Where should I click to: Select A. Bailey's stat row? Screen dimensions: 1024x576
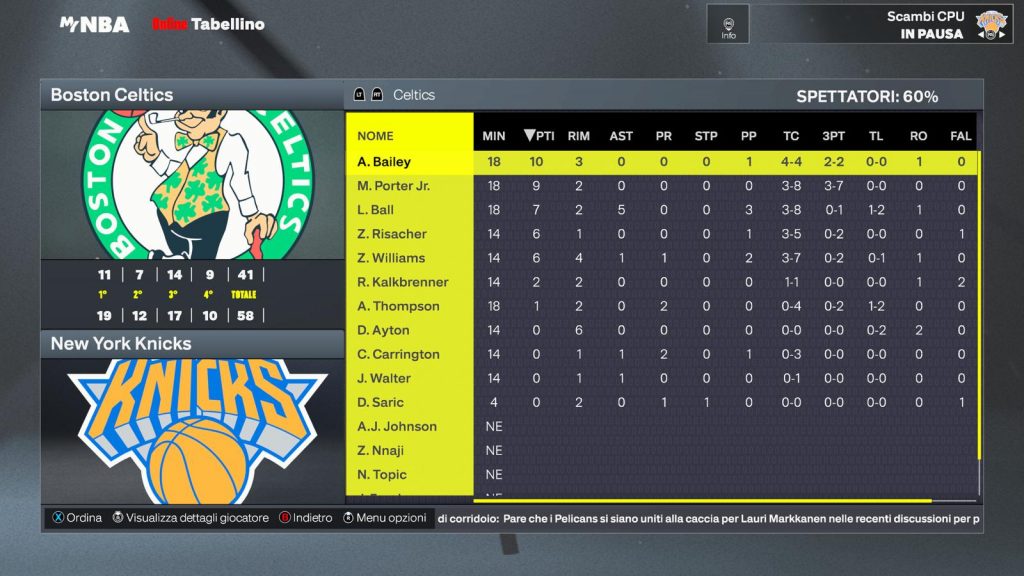(384, 162)
